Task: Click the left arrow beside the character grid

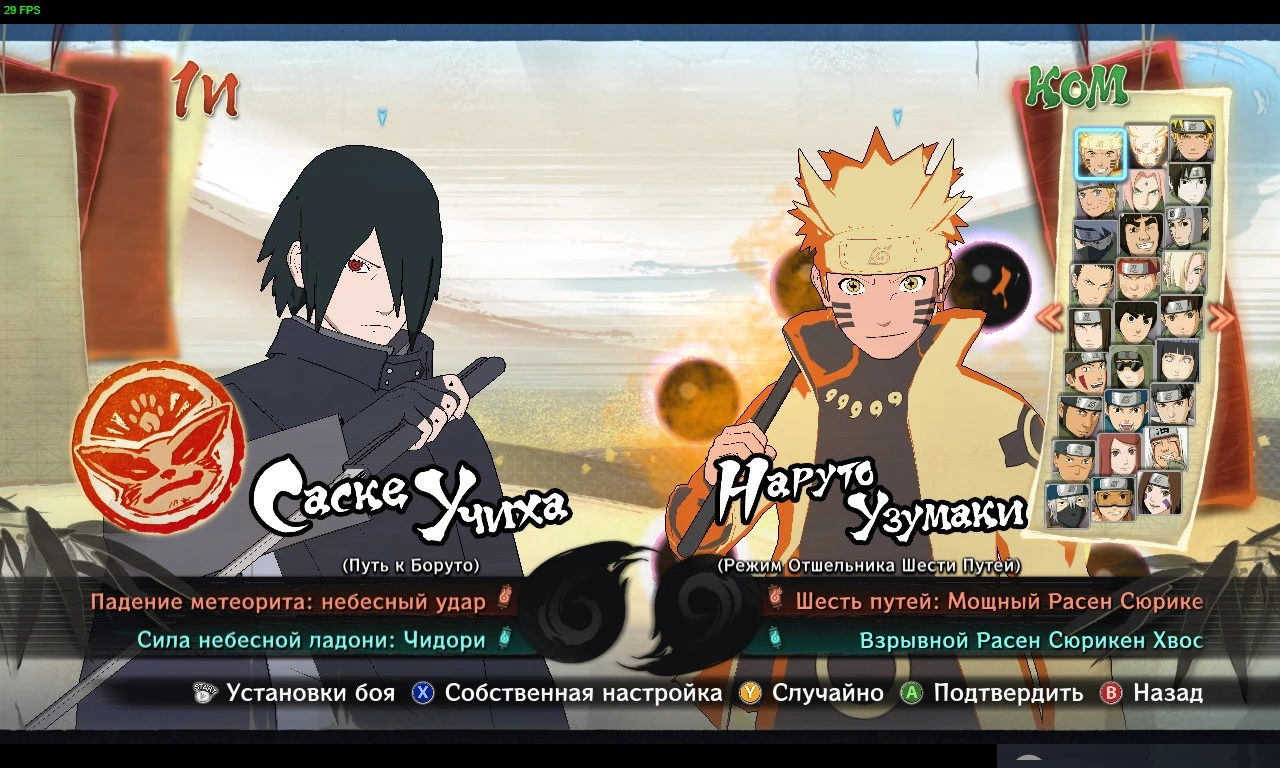Action: (1050, 315)
